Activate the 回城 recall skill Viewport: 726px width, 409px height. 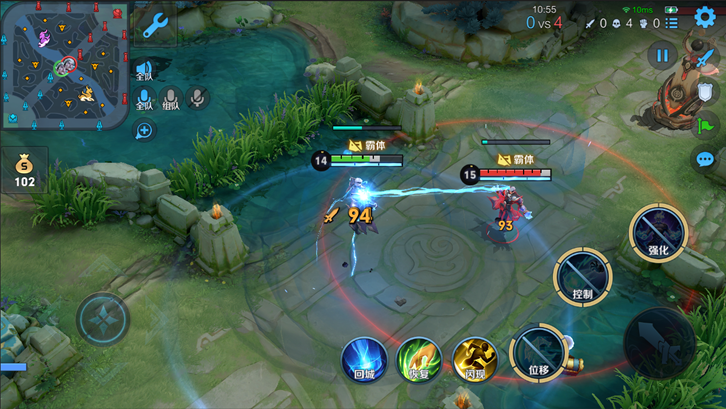pyautogui.click(x=363, y=359)
